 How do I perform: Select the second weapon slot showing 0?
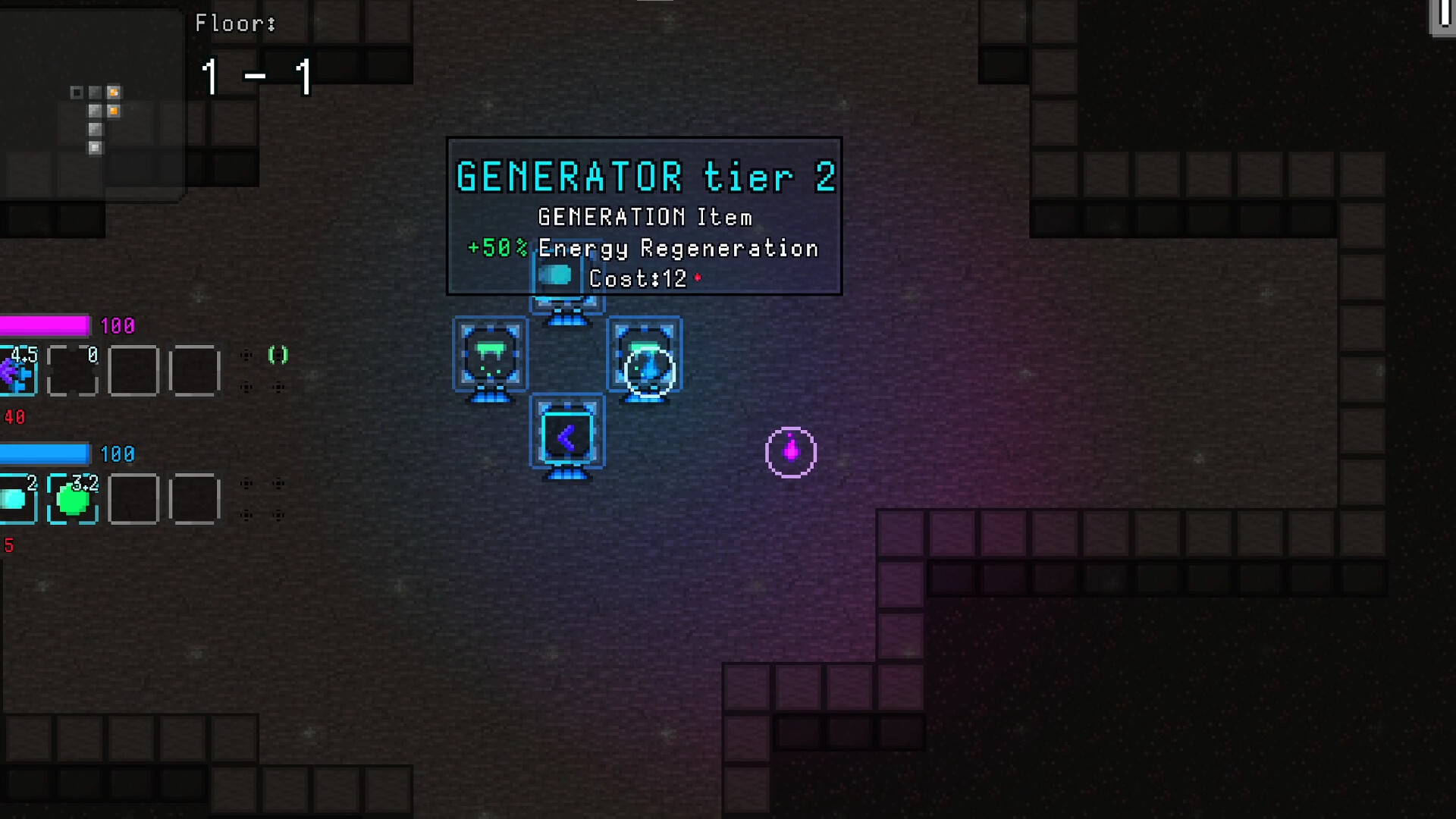click(72, 372)
